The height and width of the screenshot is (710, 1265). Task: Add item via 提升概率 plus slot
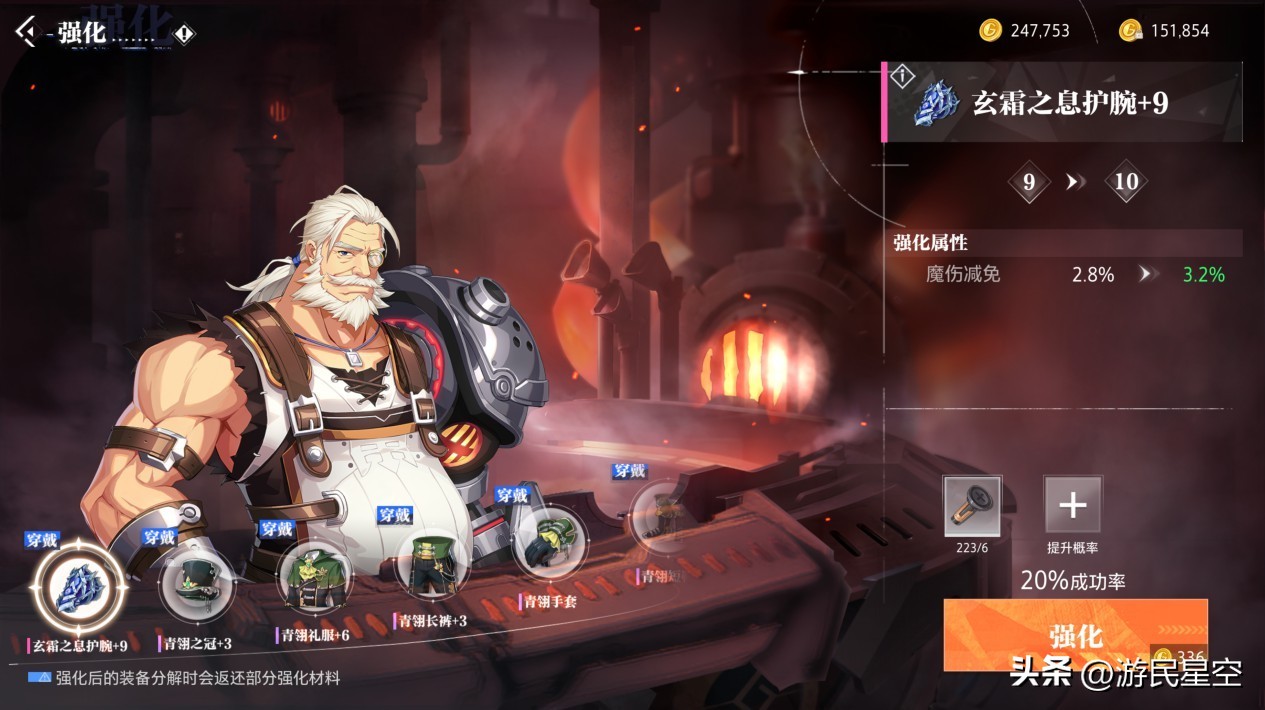1073,505
